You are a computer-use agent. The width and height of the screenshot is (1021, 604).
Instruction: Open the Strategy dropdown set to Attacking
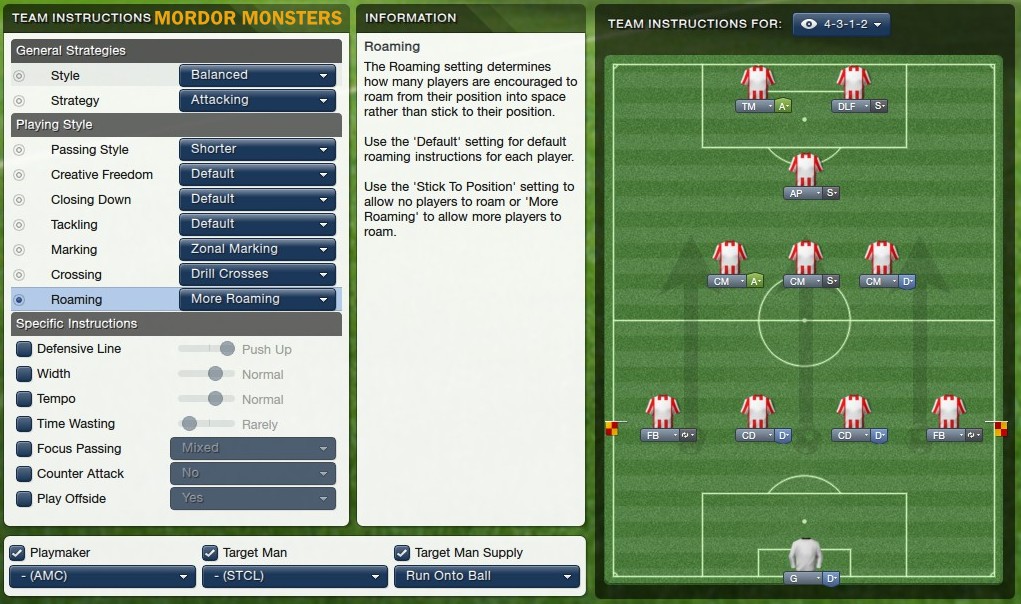(257, 100)
